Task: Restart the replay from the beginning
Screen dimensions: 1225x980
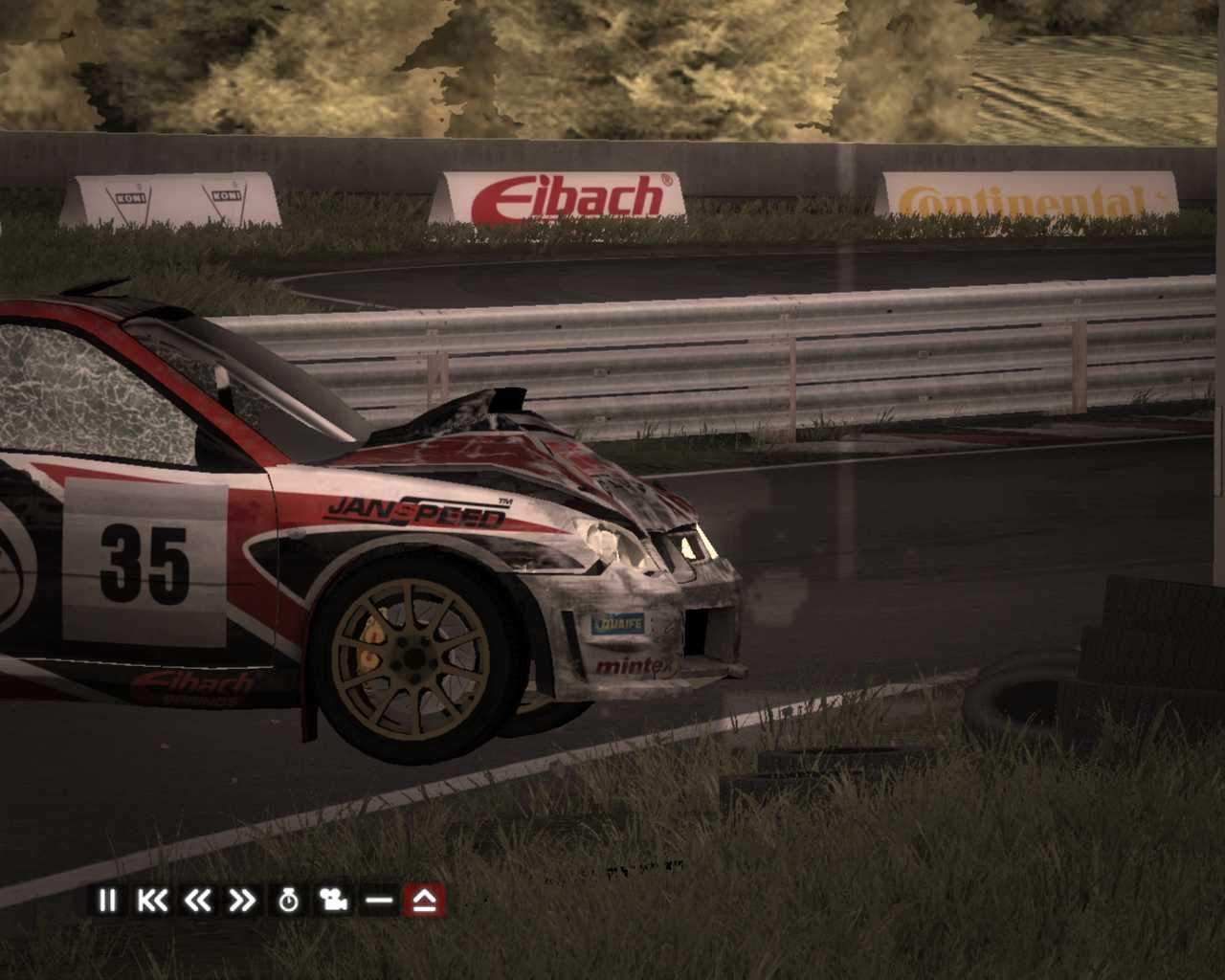Action: click(152, 901)
